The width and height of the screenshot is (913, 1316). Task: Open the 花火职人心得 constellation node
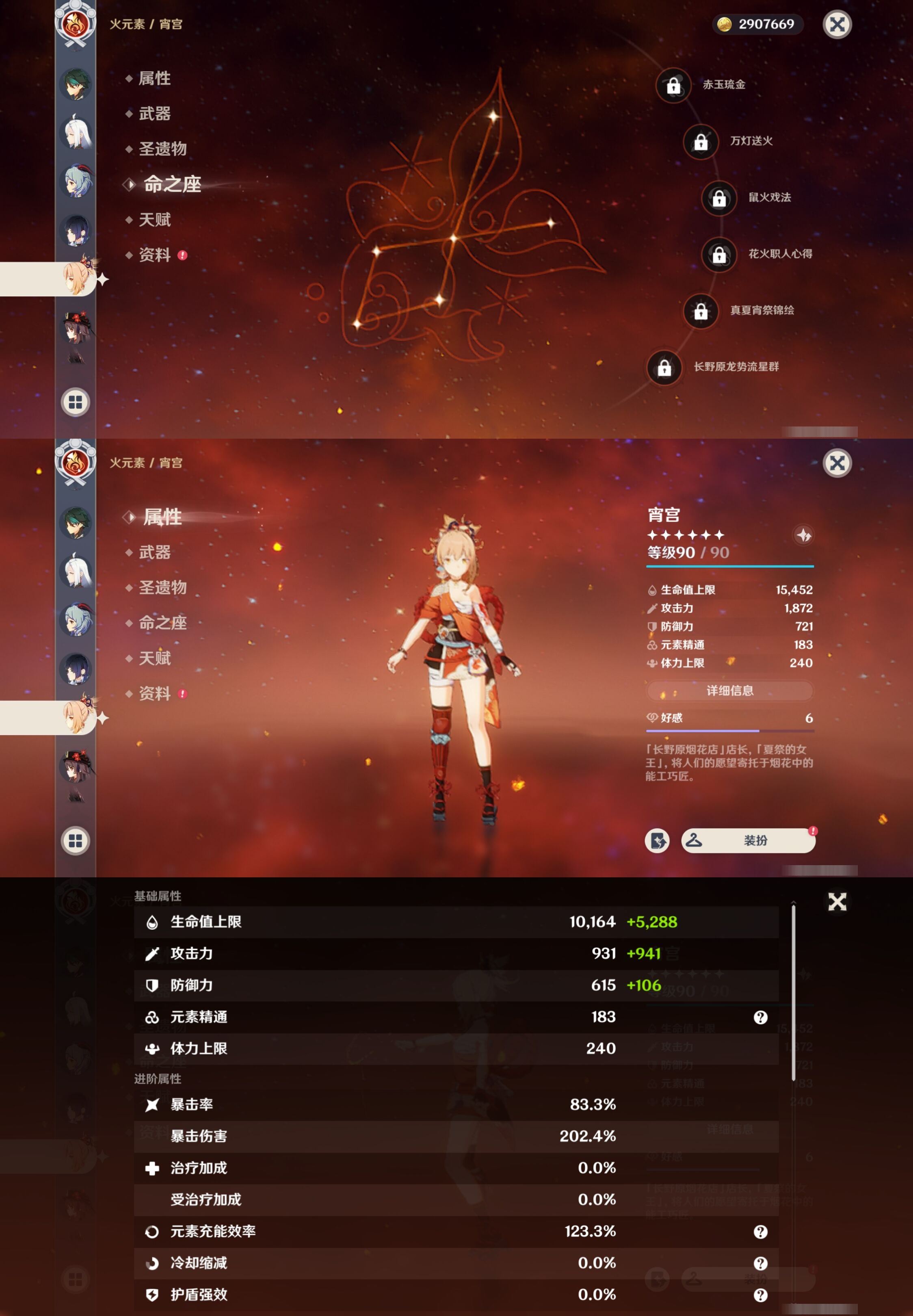(x=719, y=255)
